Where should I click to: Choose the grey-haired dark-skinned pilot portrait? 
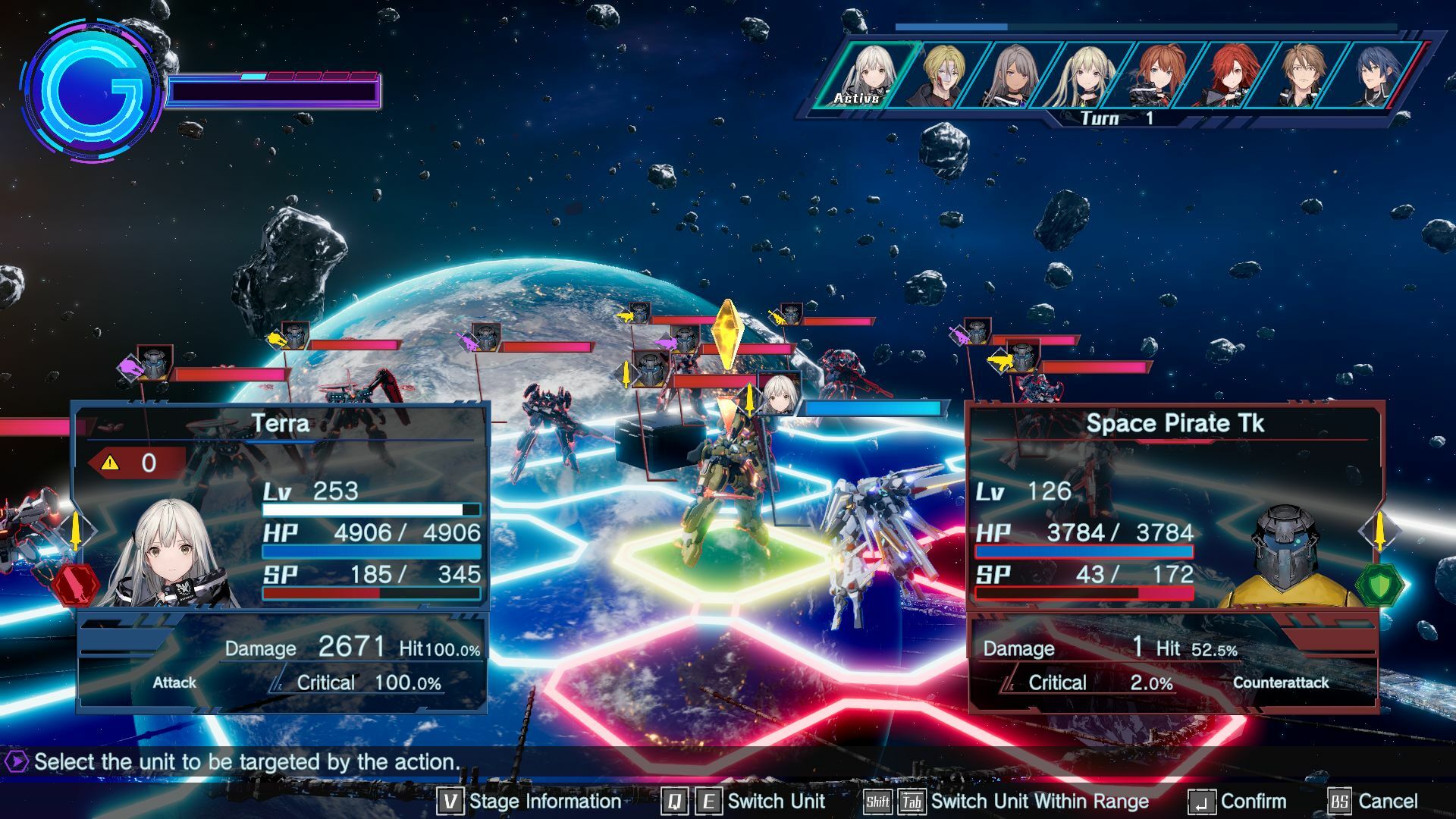1013,74
